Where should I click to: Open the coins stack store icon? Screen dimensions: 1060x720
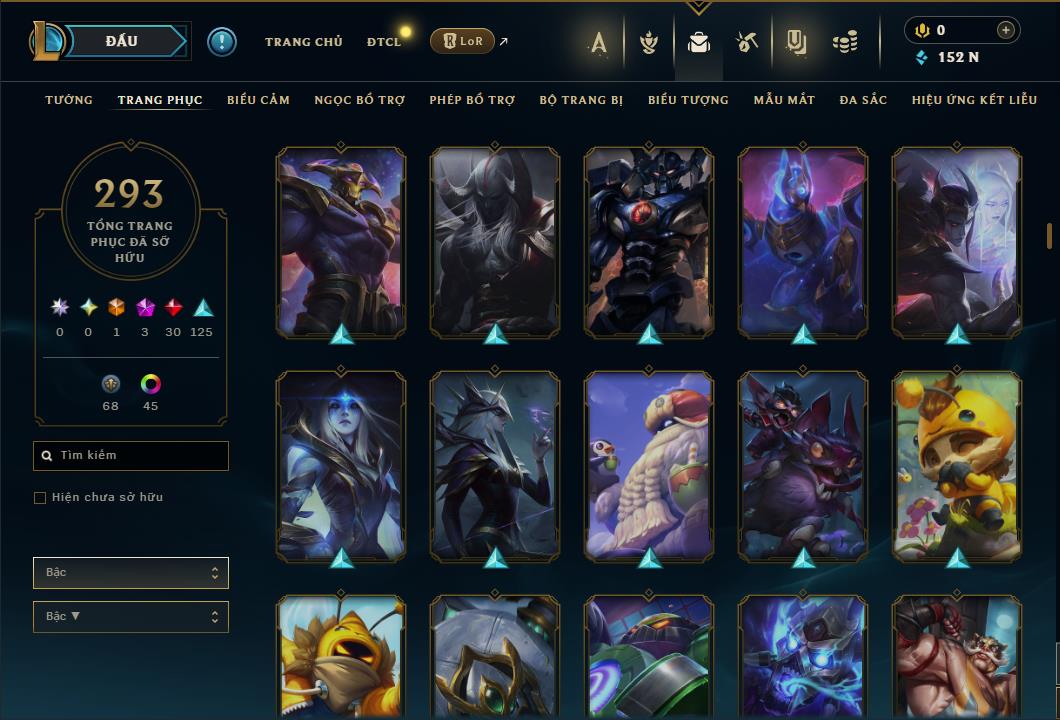845,42
